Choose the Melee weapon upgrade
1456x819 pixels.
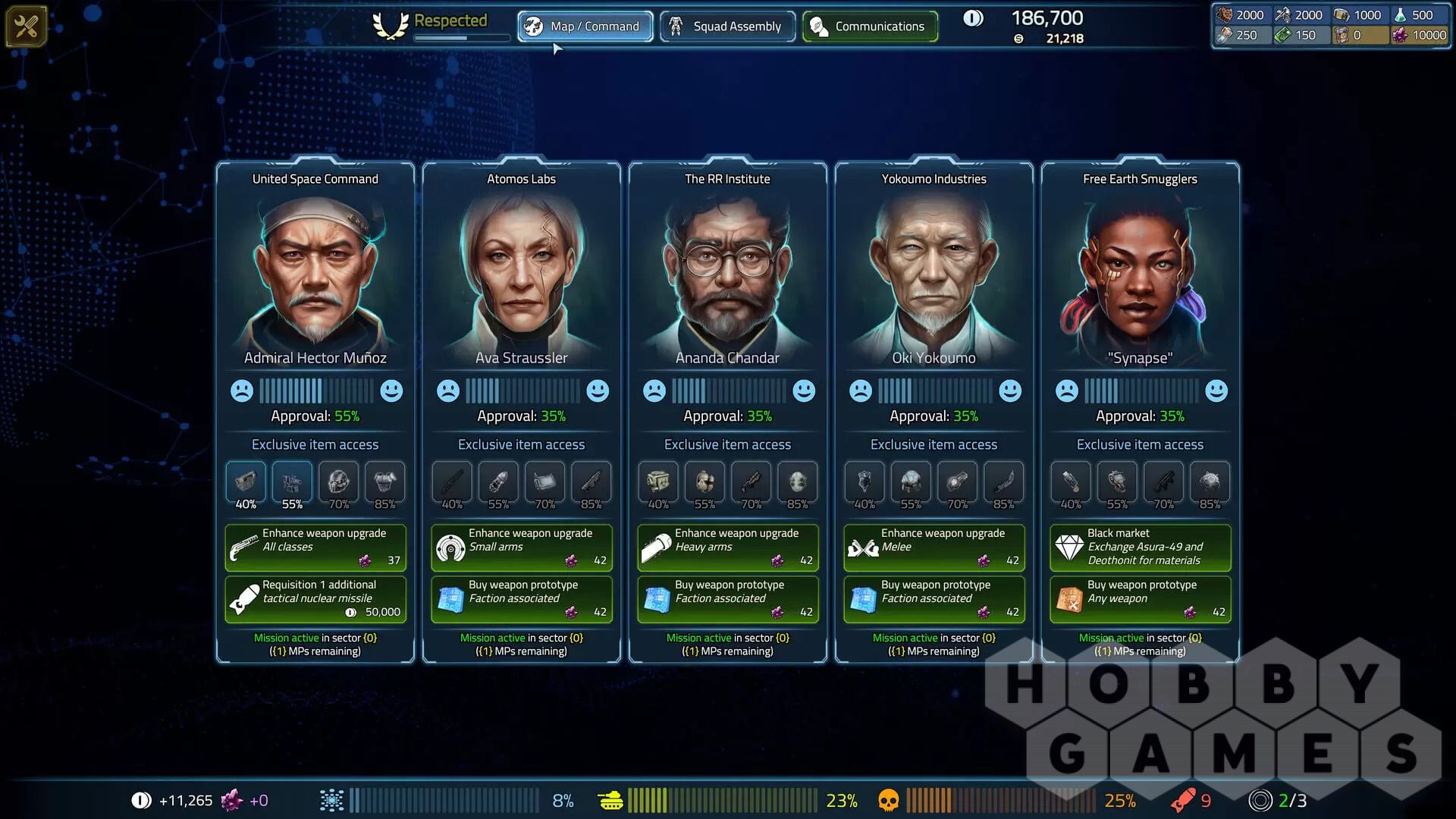coord(934,547)
